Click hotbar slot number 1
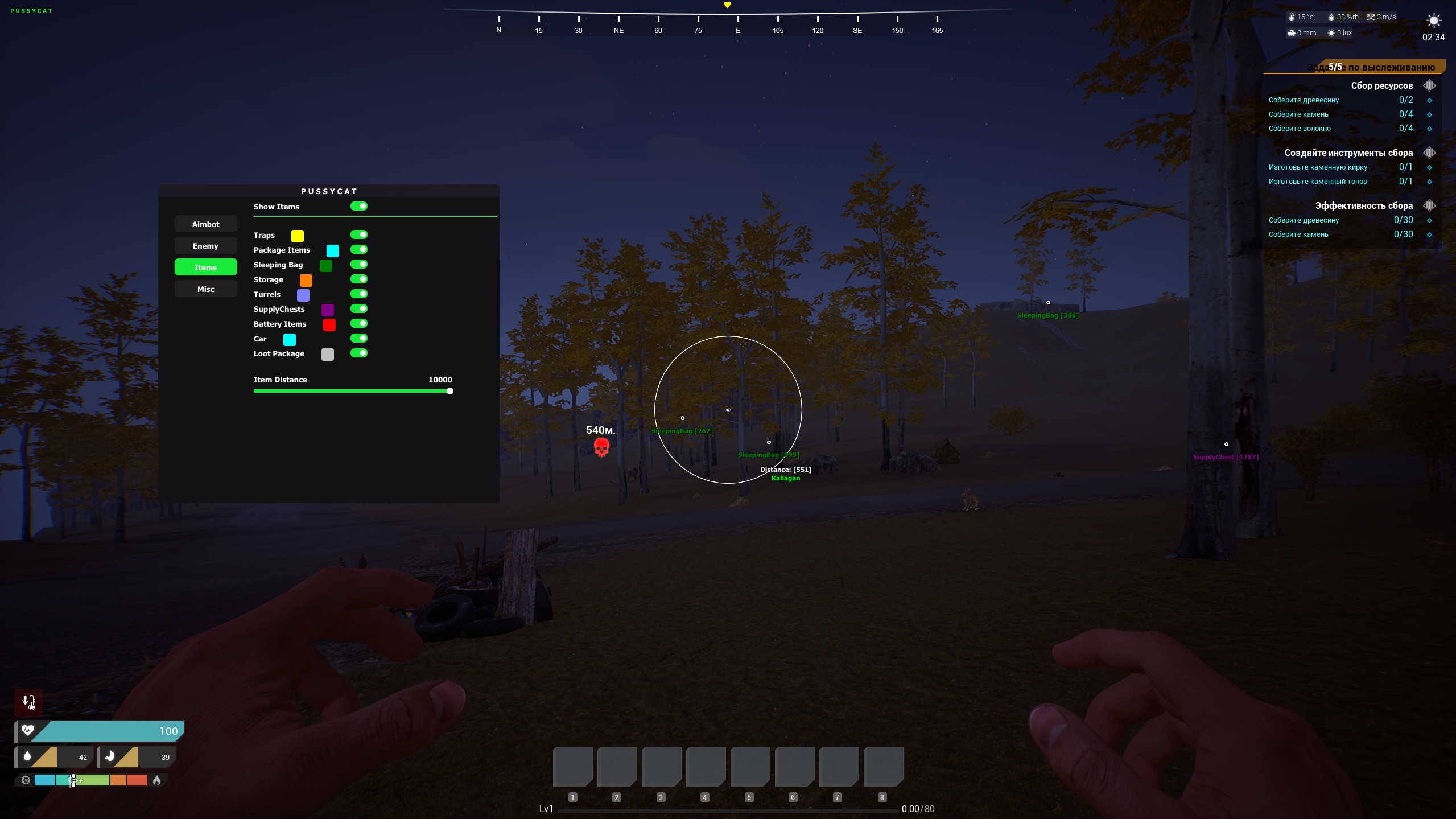Screen dimensions: 1456x819 click(x=572, y=766)
